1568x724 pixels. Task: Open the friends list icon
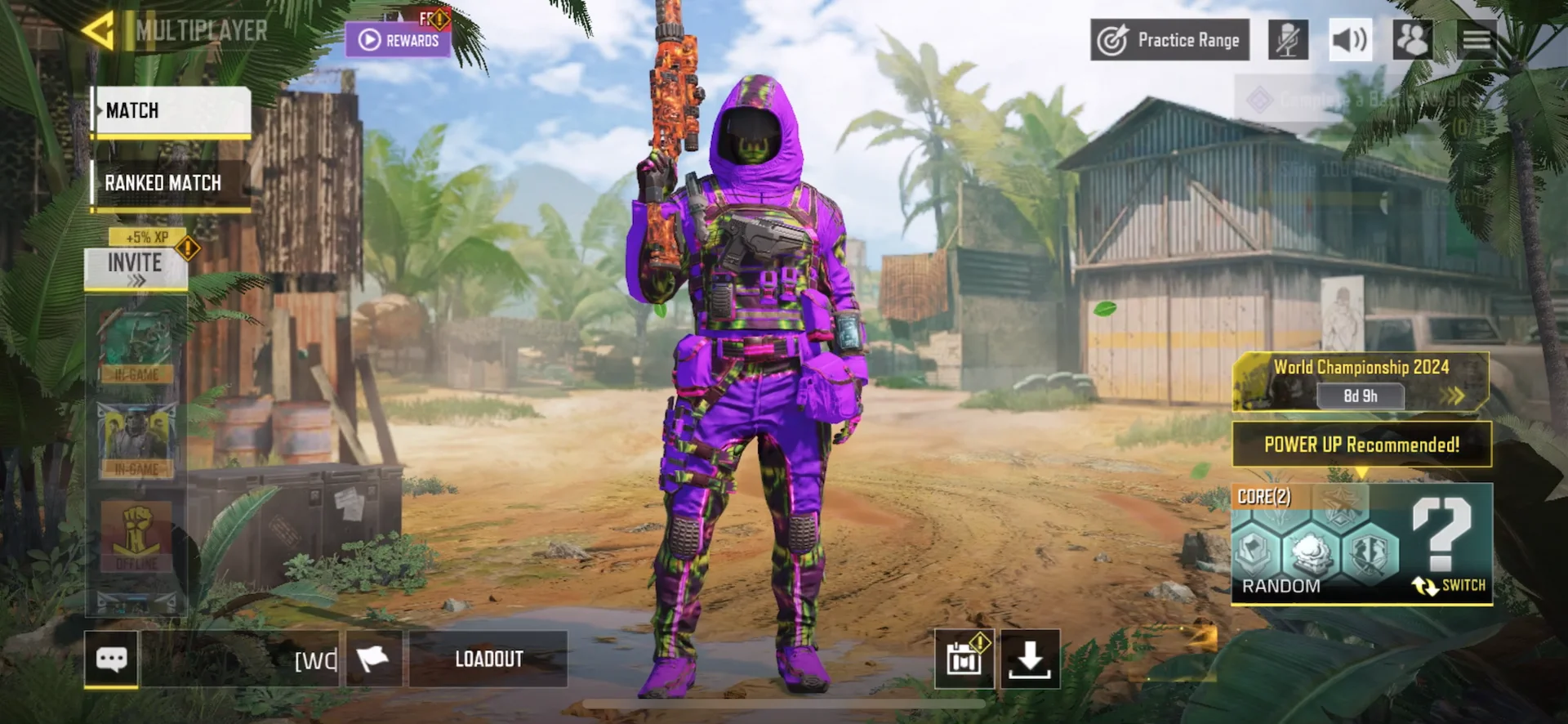pyautogui.click(x=1412, y=40)
